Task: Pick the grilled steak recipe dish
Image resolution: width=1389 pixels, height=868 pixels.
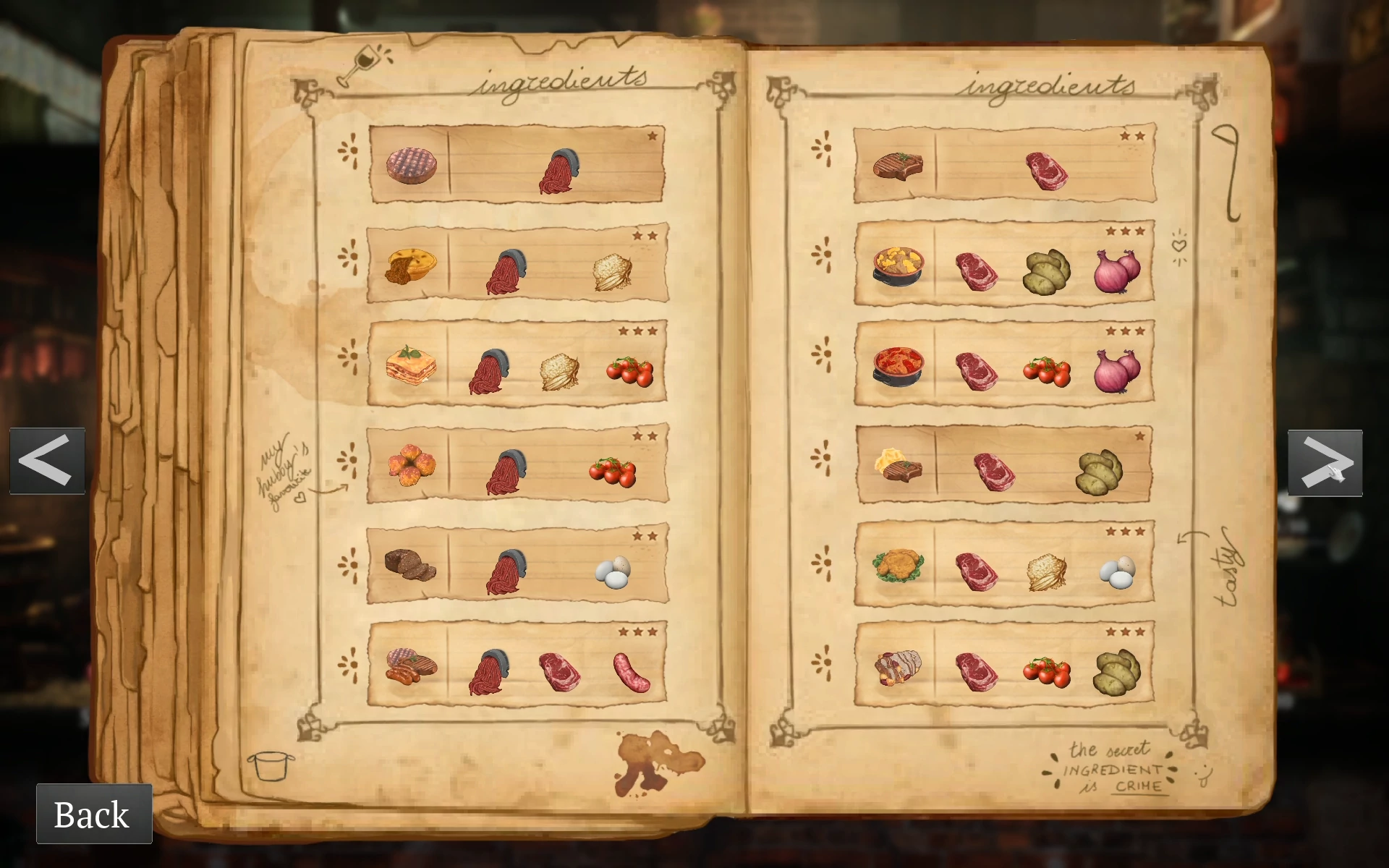Action: (x=897, y=166)
